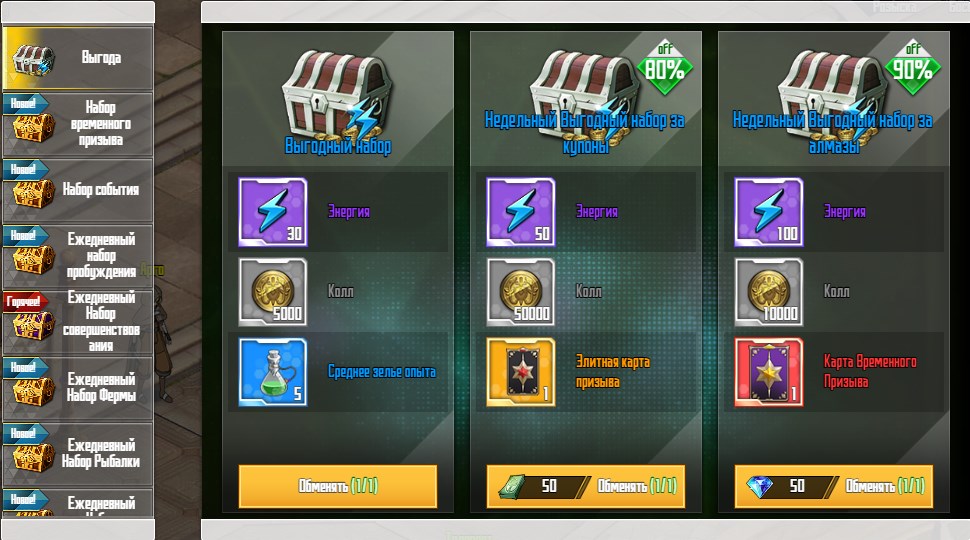The height and width of the screenshot is (540, 970).
Task: Open the Набор временного призыва tab
Action: (x=78, y=124)
